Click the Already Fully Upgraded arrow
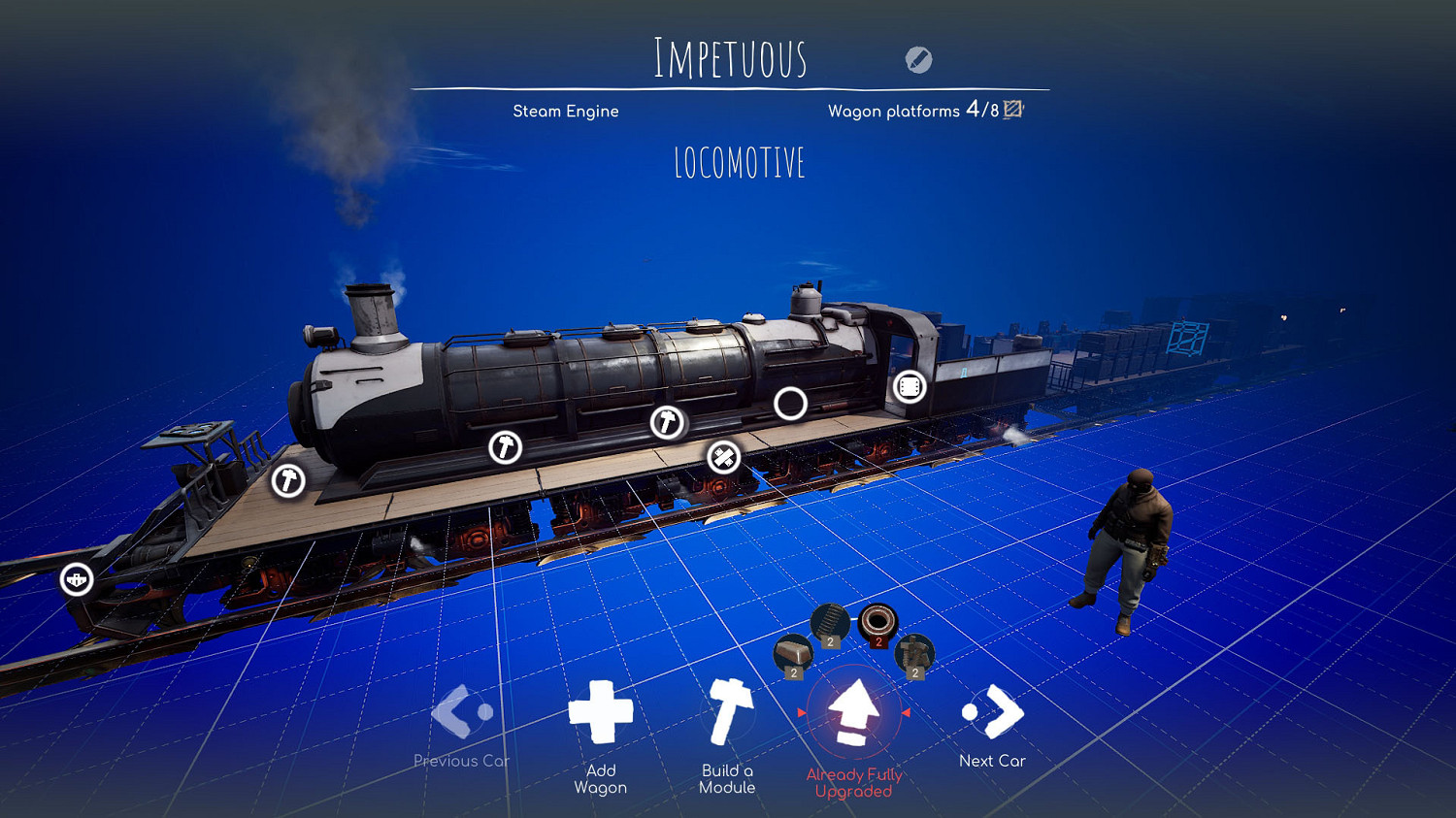This screenshot has height=818, width=1456. click(855, 714)
